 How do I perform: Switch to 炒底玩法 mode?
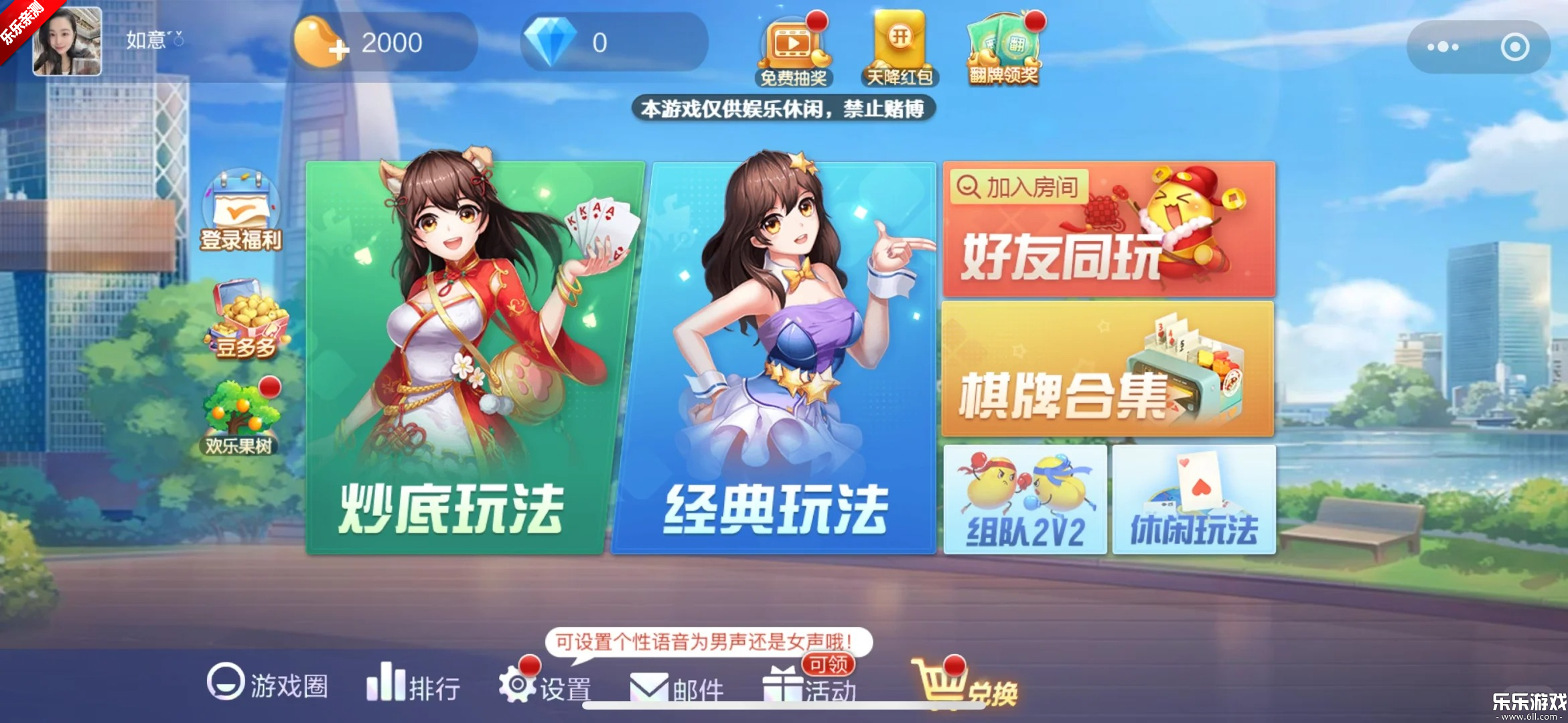click(x=455, y=355)
